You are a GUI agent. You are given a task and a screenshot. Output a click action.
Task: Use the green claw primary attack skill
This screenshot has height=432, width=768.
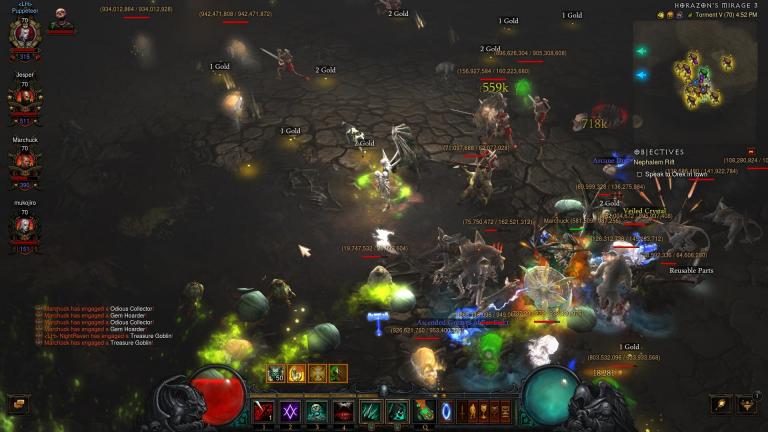click(x=371, y=411)
